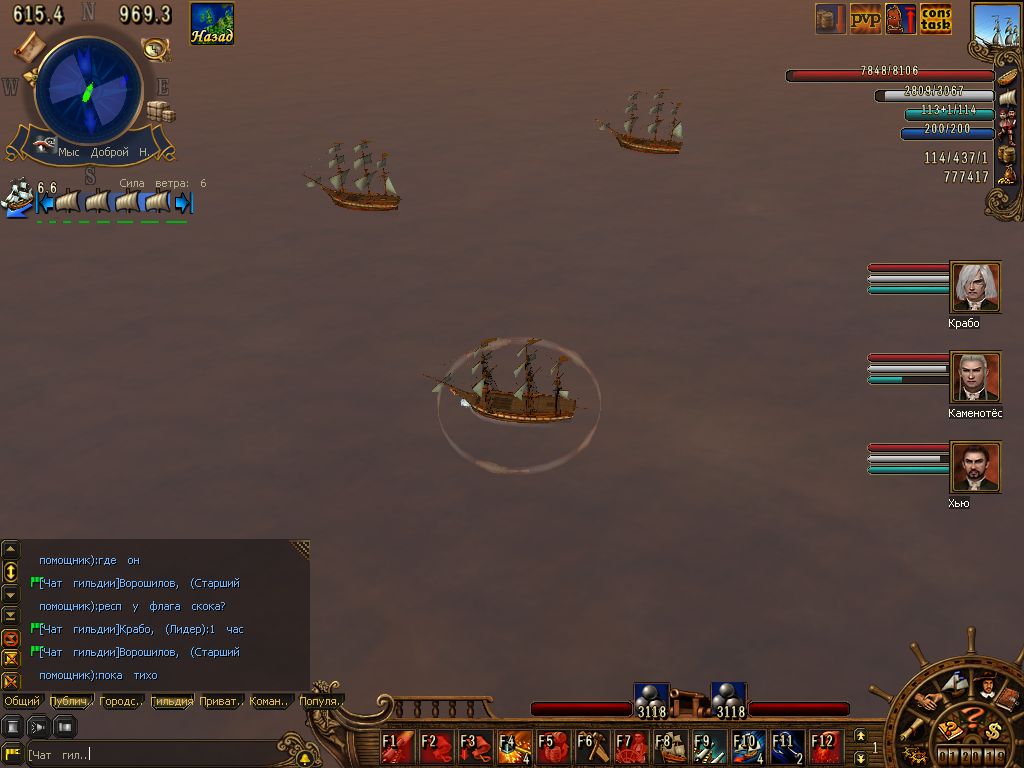The image size is (1024, 768).
Task: Click the chat message input field
Action: pos(150,754)
